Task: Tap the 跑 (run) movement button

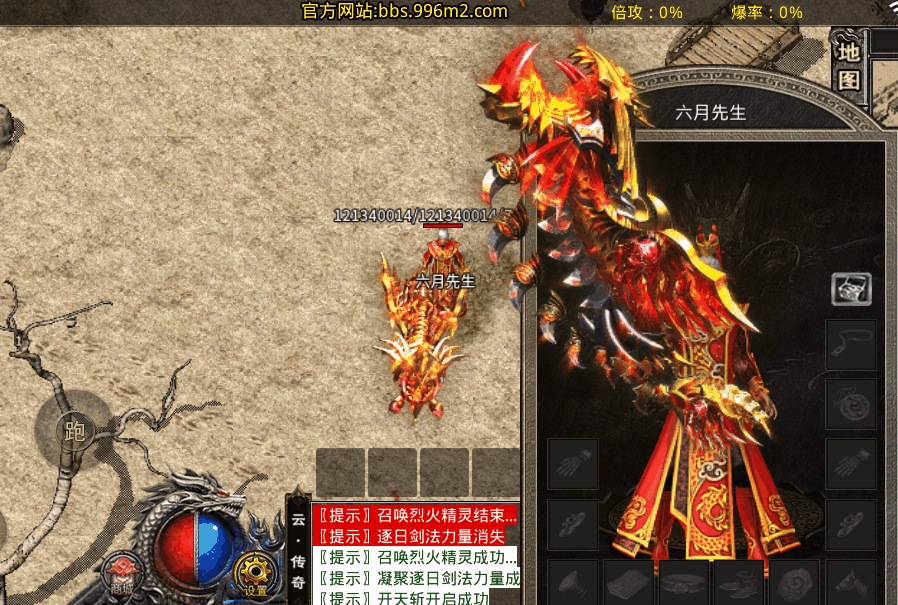Action: click(x=73, y=432)
